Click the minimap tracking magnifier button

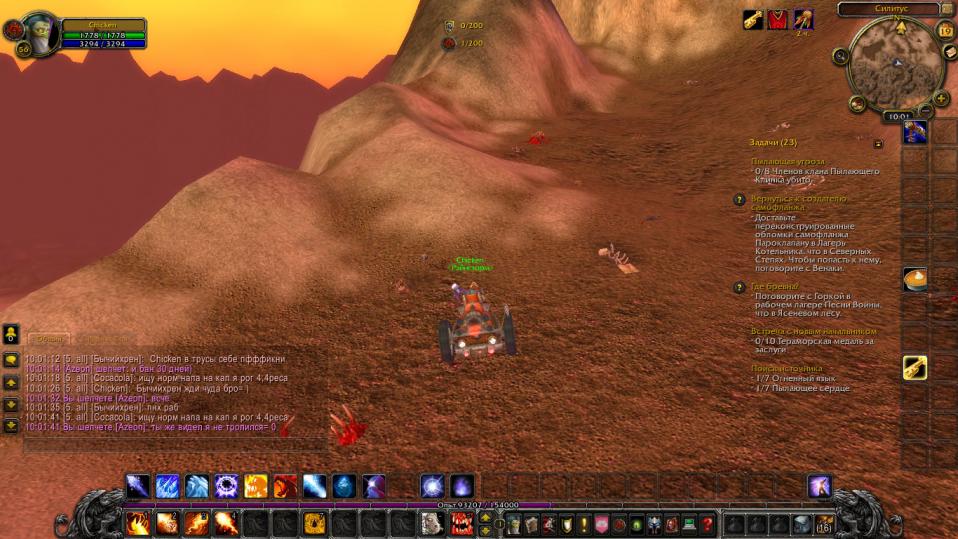[x=858, y=103]
